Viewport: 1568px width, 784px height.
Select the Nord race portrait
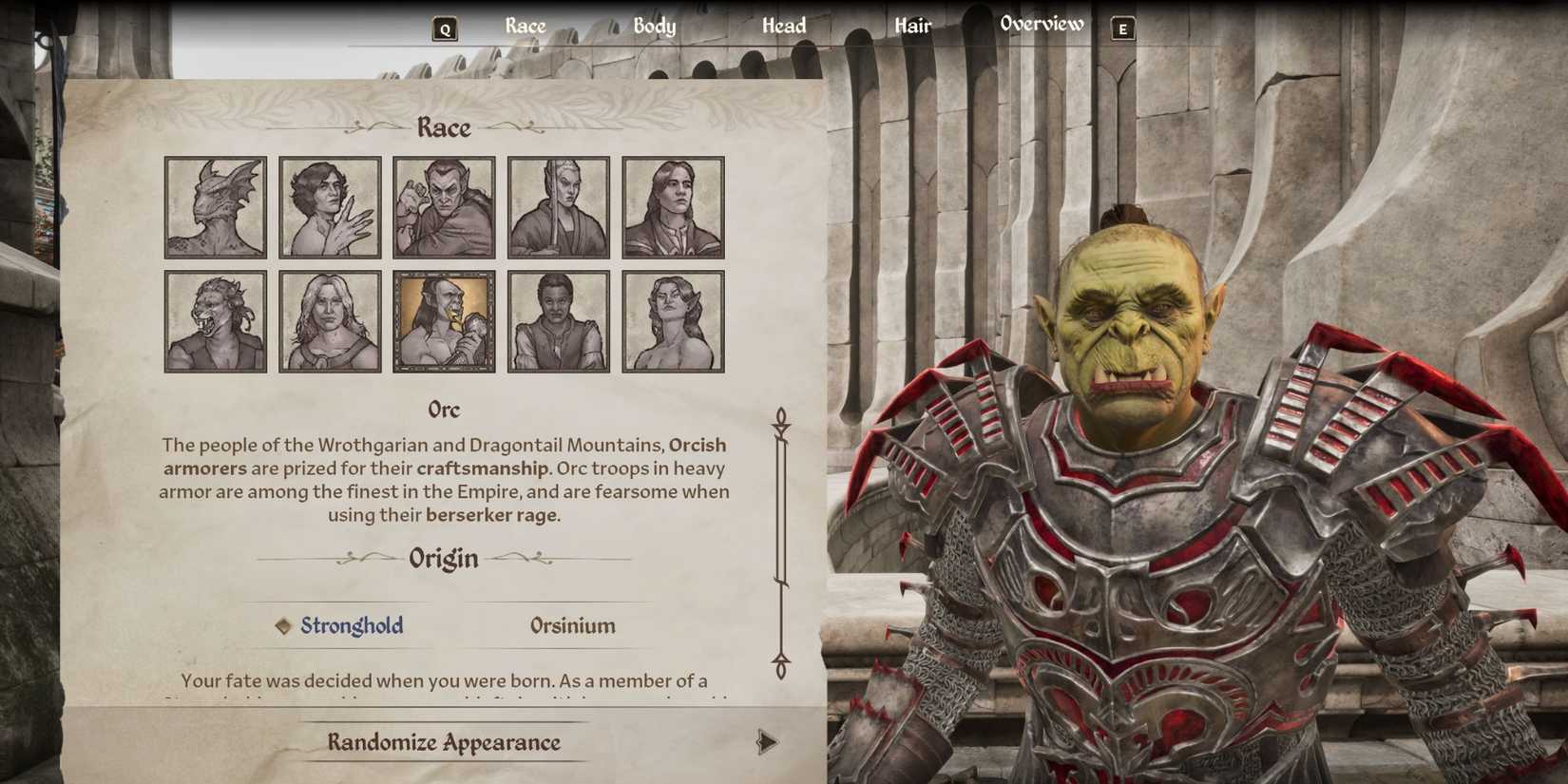[330, 320]
